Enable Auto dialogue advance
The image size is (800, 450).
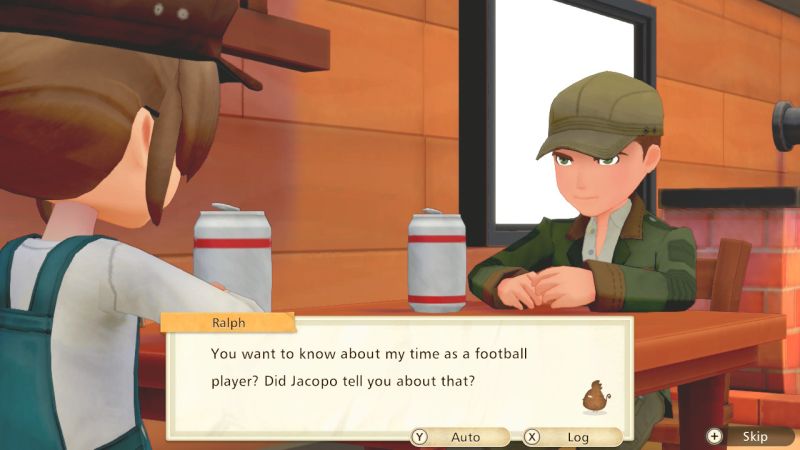point(459,437)
